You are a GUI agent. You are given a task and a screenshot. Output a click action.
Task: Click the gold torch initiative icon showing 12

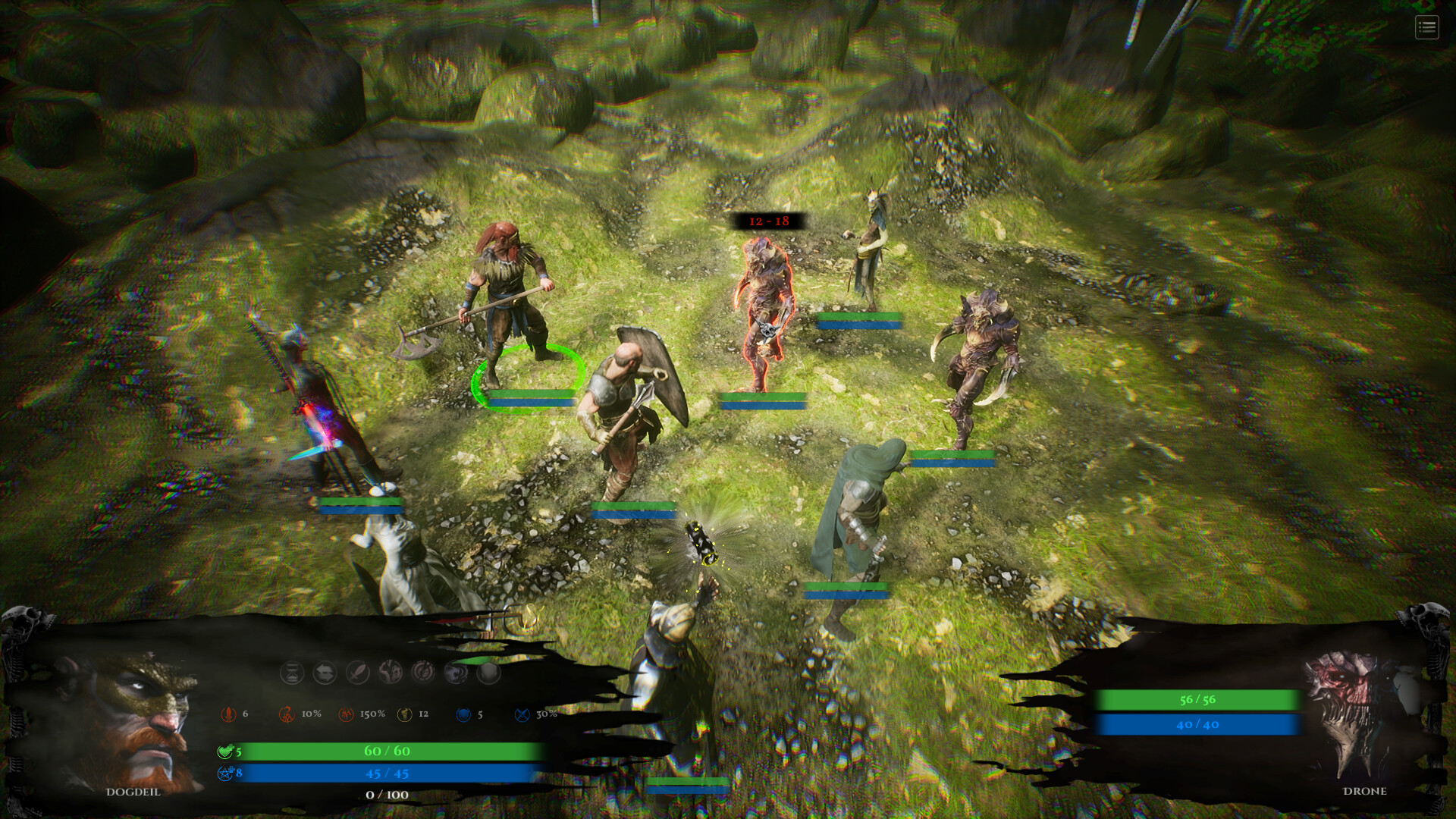pos(404,713)
